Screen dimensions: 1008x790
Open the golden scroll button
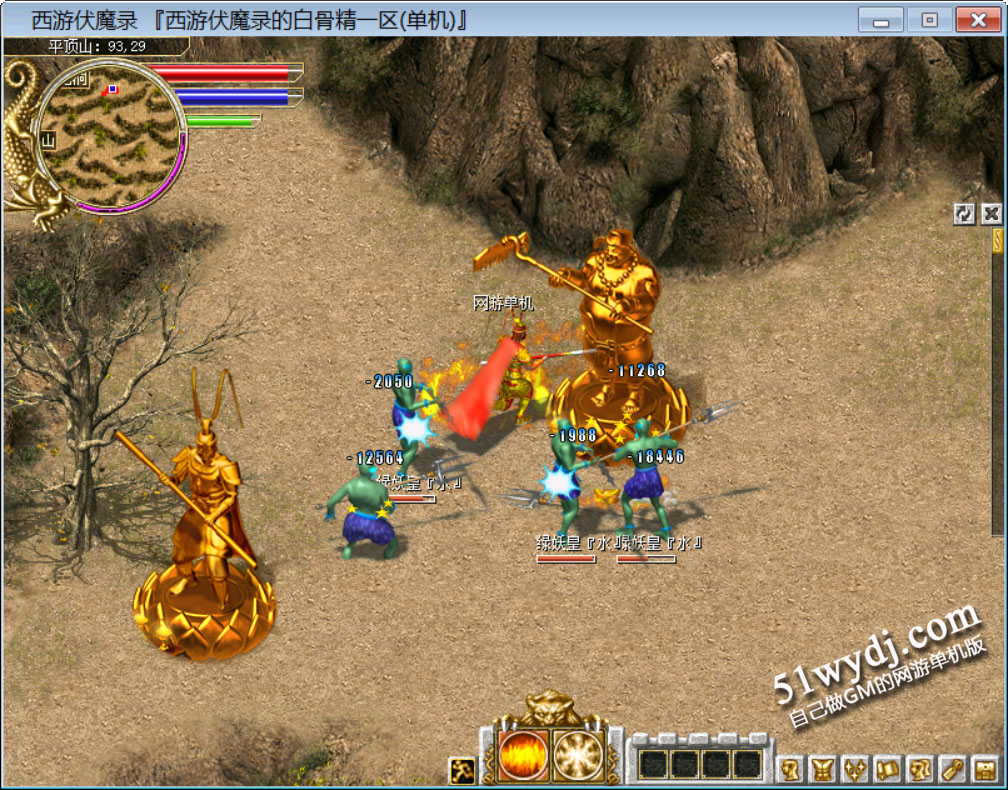click(887, 770)
